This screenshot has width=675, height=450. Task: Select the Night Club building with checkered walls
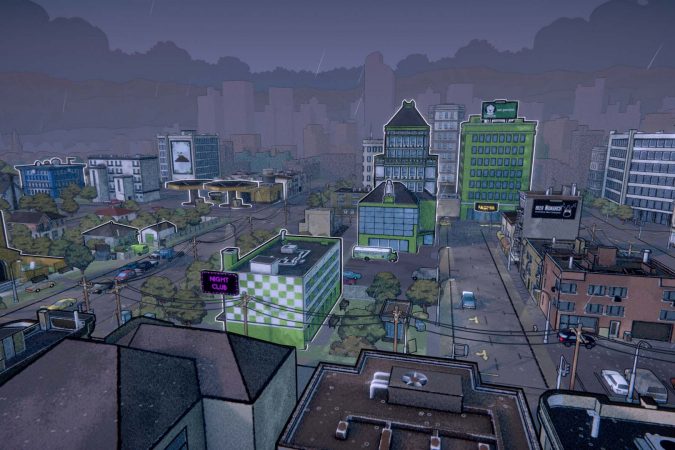[x=286, y=286]
